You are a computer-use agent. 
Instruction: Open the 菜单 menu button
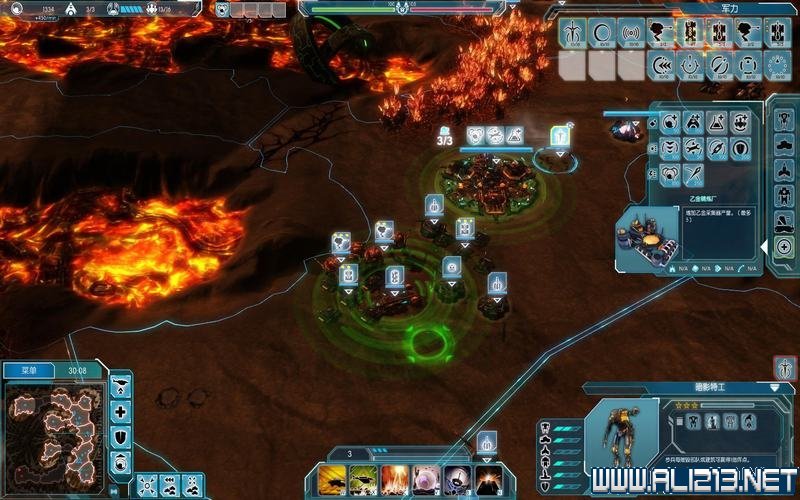click(23, 370)
